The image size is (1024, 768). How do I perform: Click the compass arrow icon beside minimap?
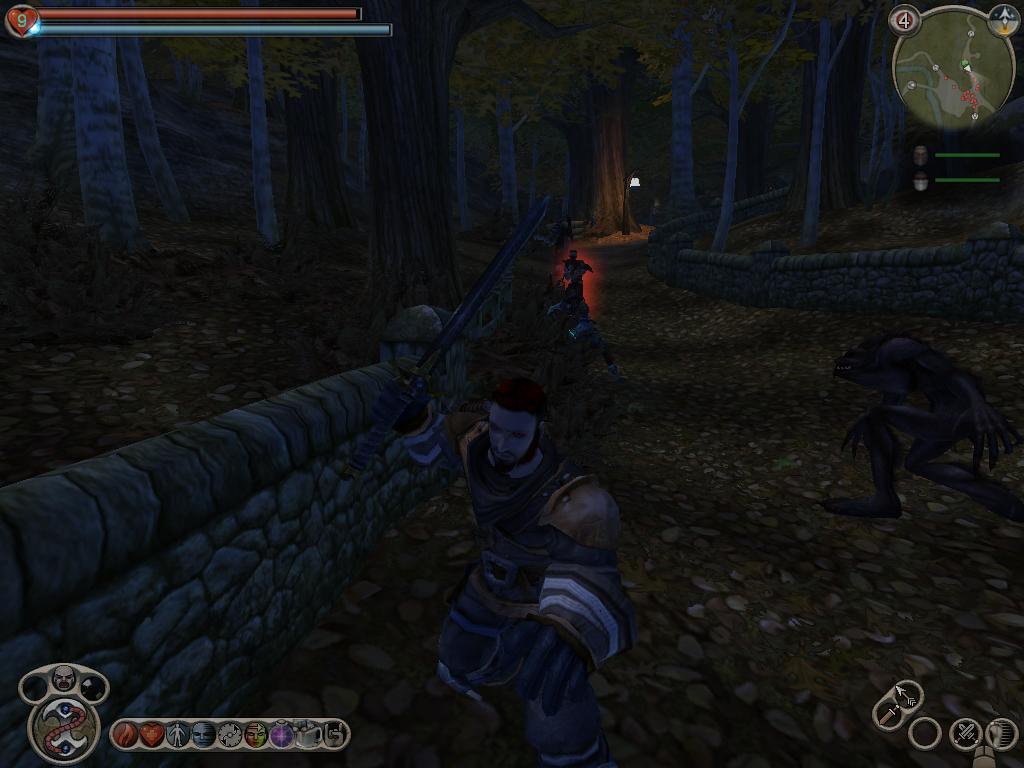click(1003, 19)
